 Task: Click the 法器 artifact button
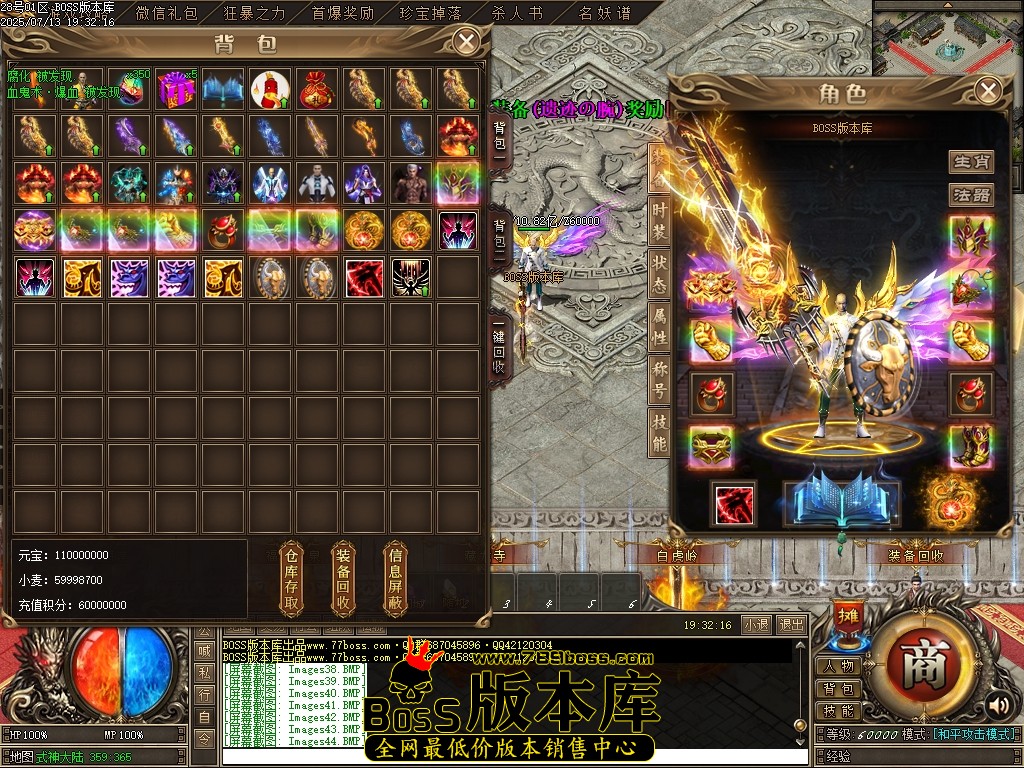(970, 194)
